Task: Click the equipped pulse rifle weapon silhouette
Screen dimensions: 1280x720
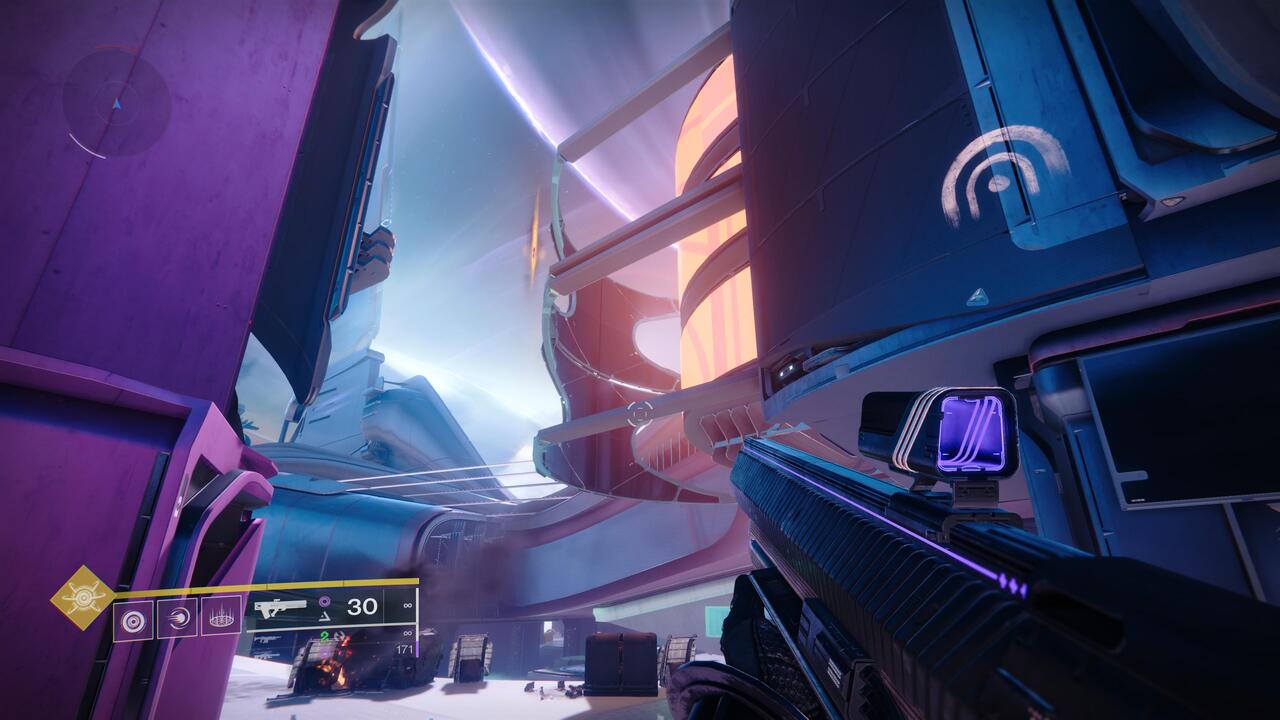Action: (x=281, y=606)
